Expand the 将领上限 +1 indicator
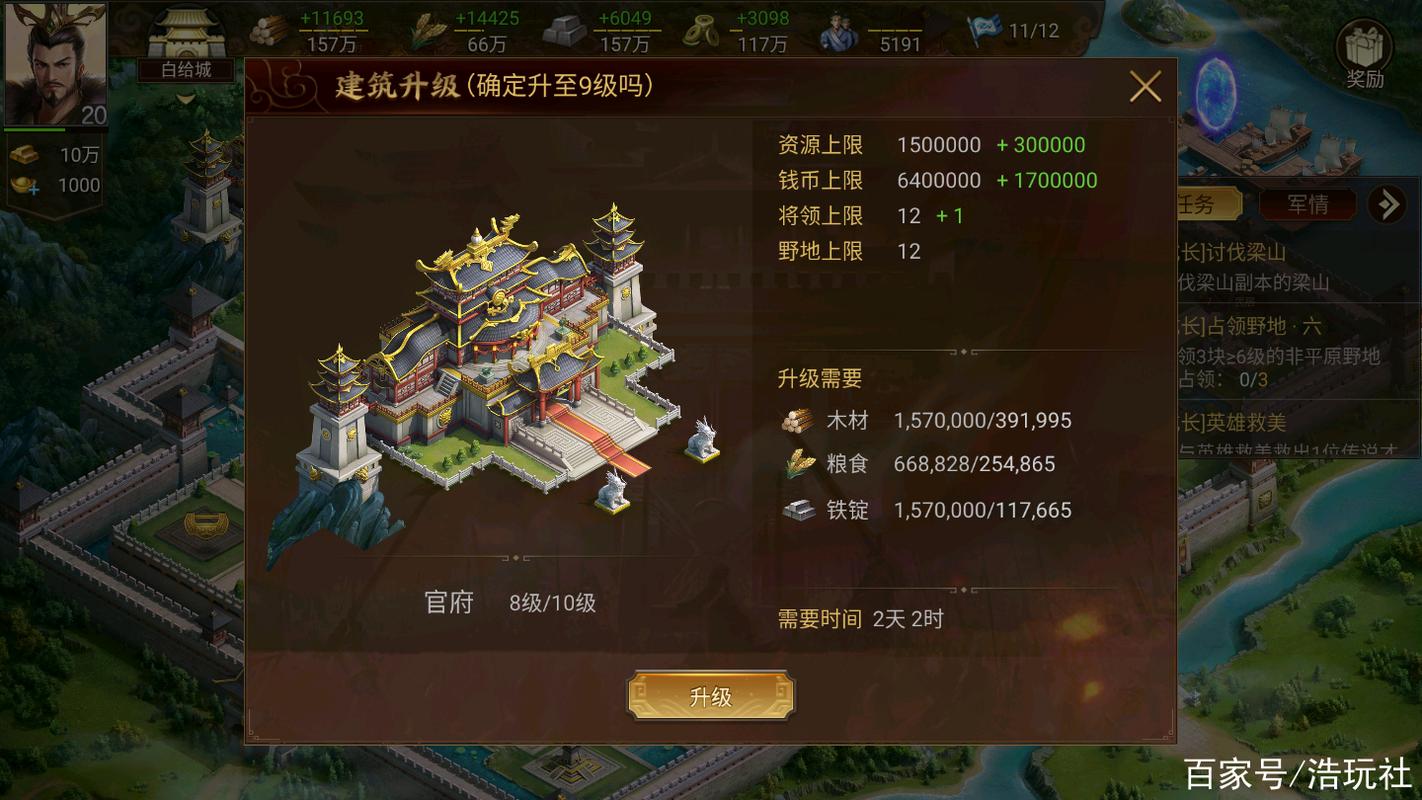The width and height of the screenshot is (1422, 800). click(949, 215)
